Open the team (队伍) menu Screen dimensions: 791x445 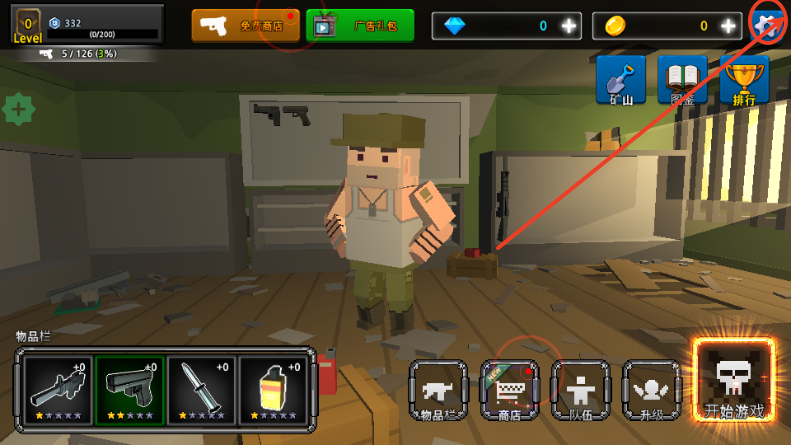[581, 390]
